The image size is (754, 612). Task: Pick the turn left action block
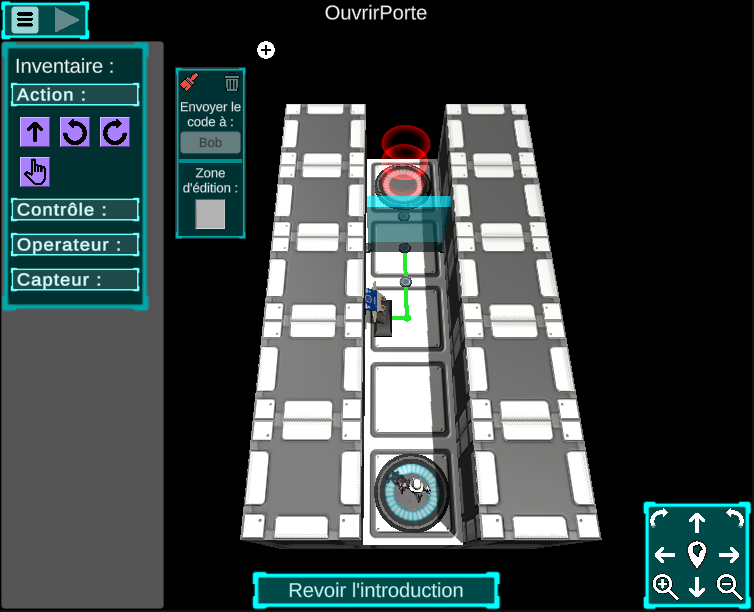(x=75, y=131)
